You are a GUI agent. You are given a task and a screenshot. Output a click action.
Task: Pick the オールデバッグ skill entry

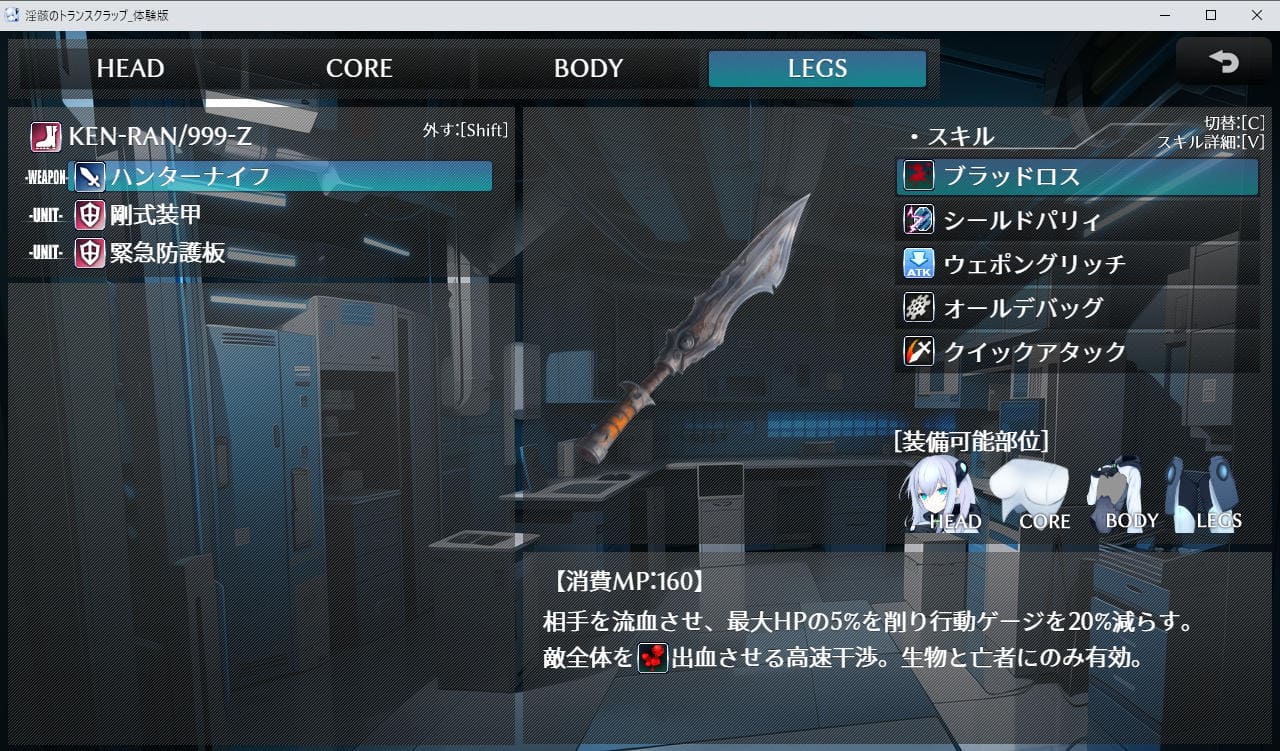tap(1076, 308)
